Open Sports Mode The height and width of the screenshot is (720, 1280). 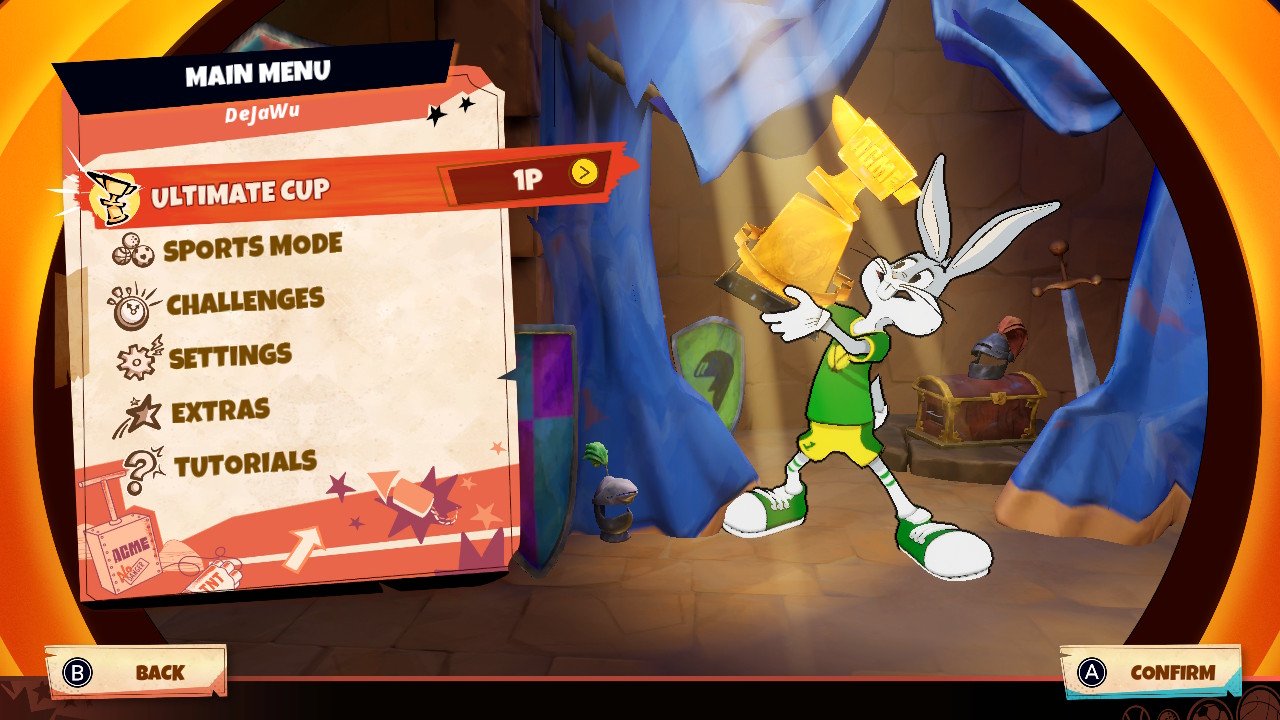252,247
